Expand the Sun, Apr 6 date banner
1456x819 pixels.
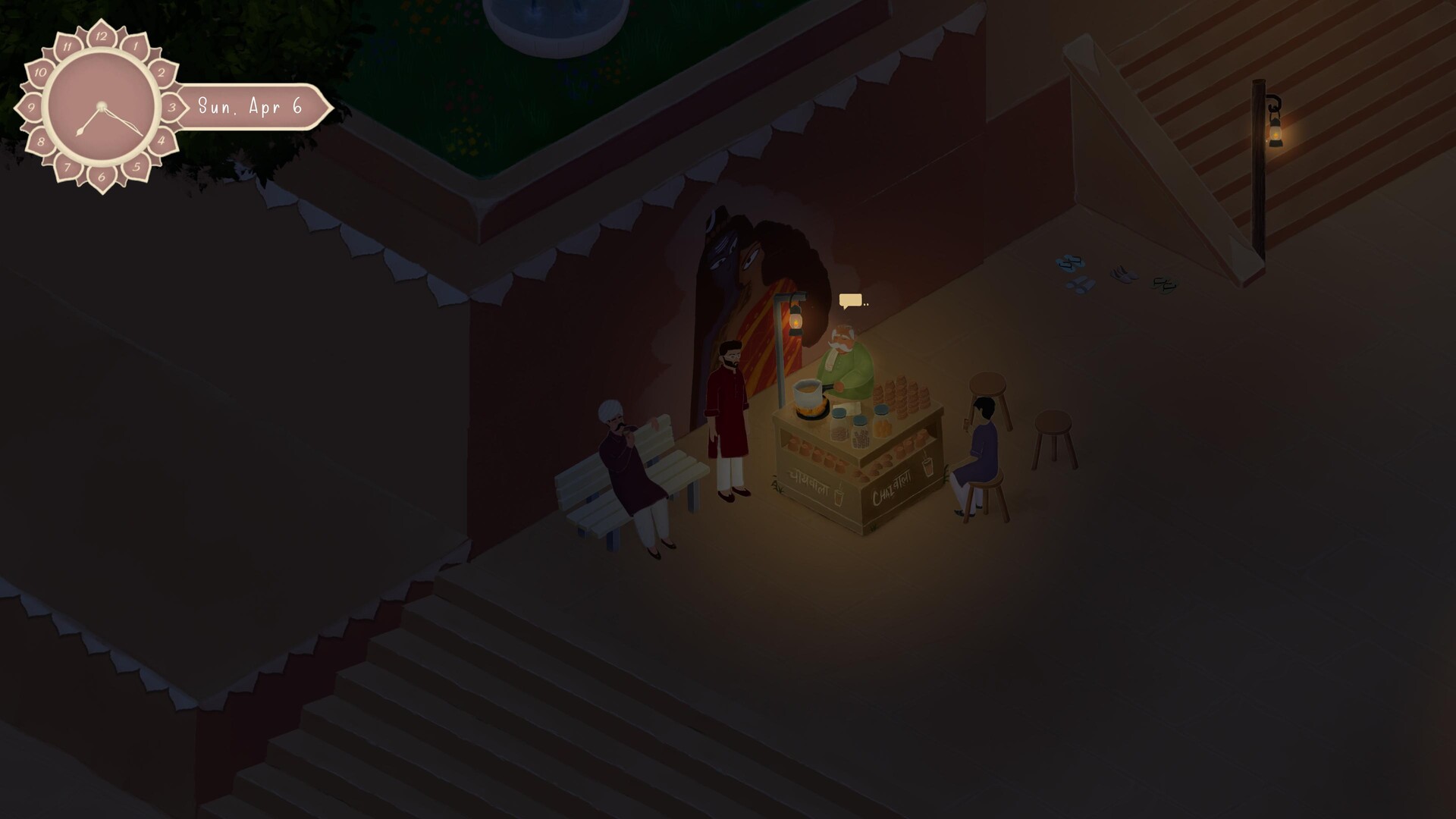[x=250, y=107]
